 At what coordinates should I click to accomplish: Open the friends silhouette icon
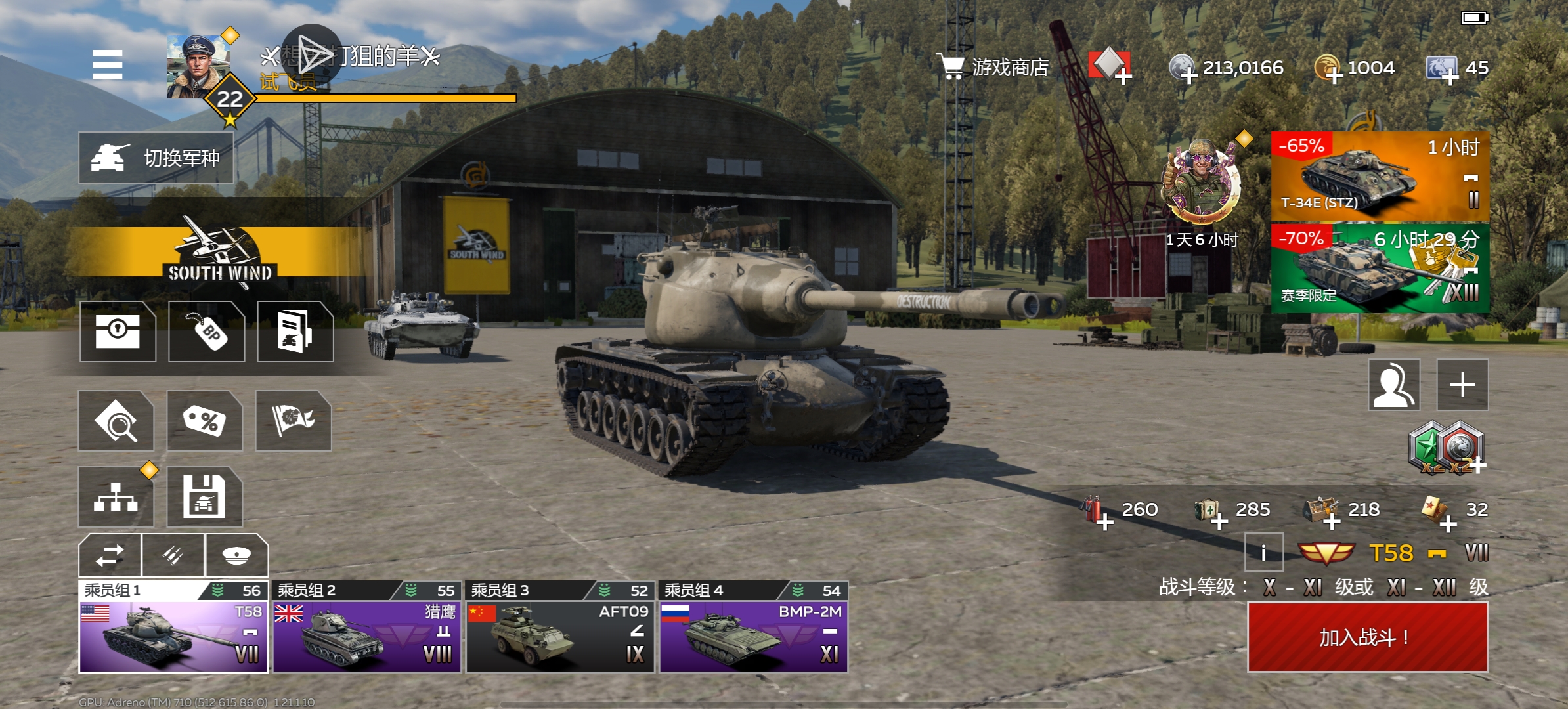coord(1394,385)
